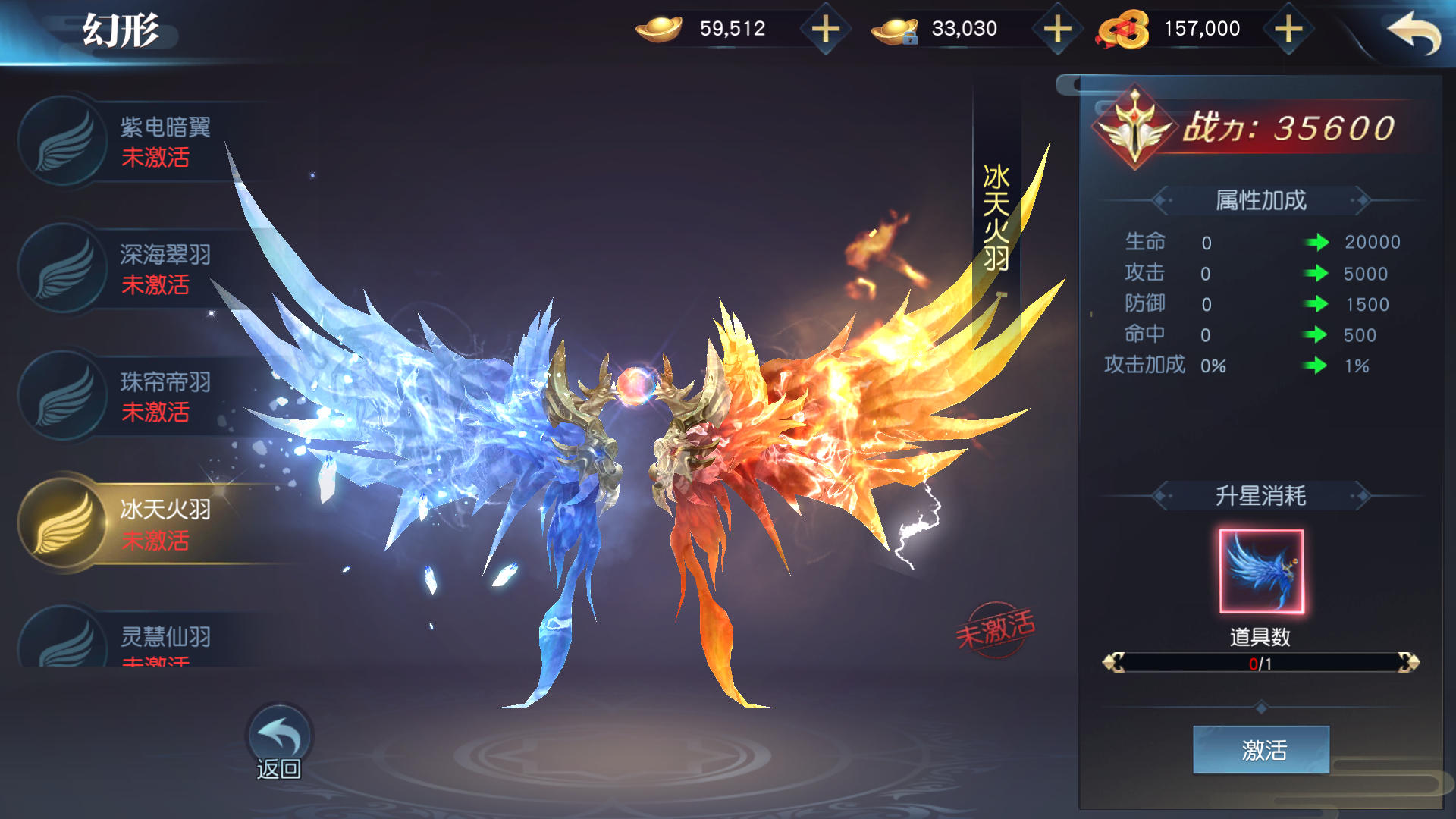Click the 激活 activate button
The width and height of the screenshot is (1456, 819).
1261,750
